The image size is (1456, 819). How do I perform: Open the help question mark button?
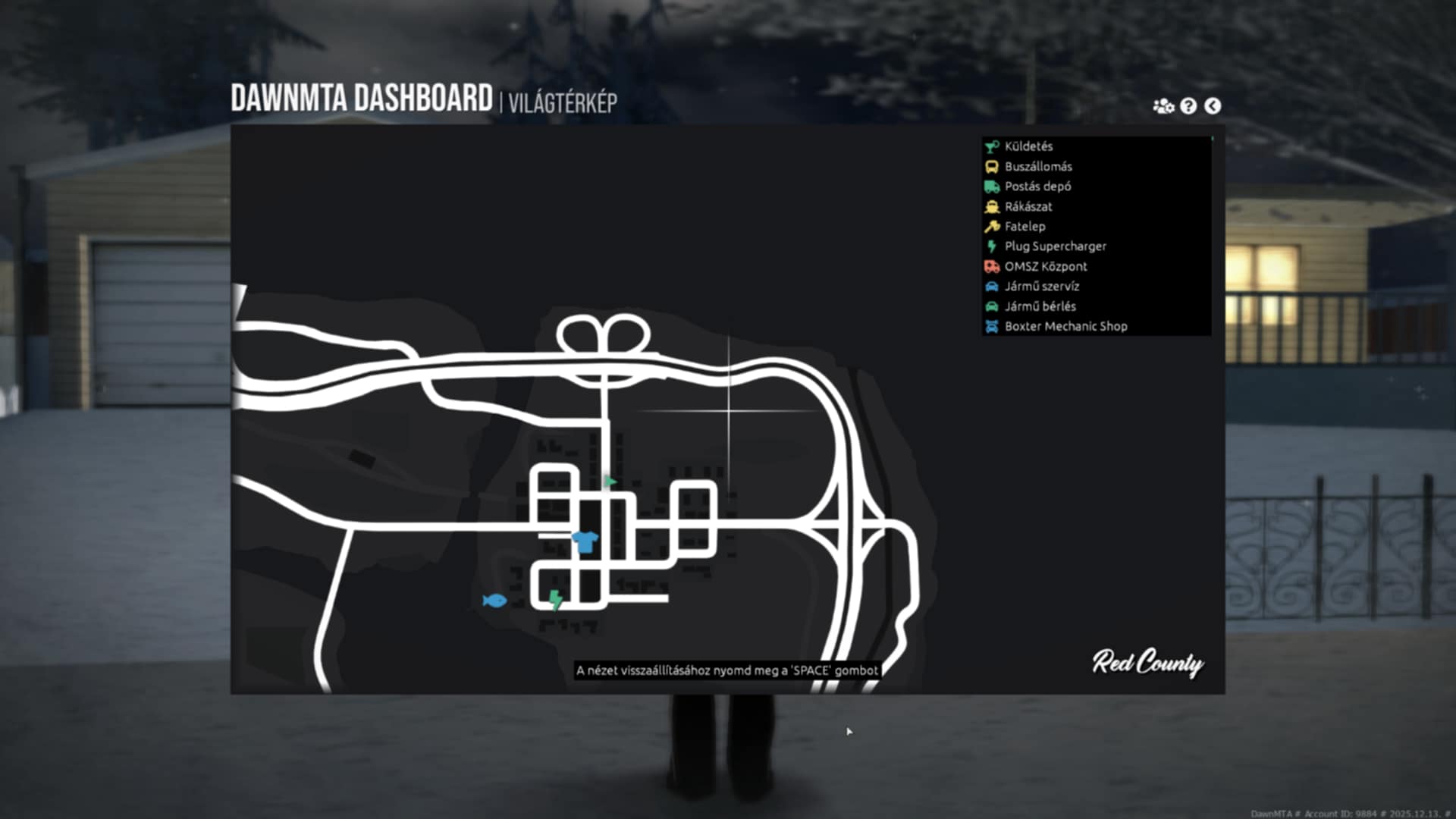[x=1188, y=105]
